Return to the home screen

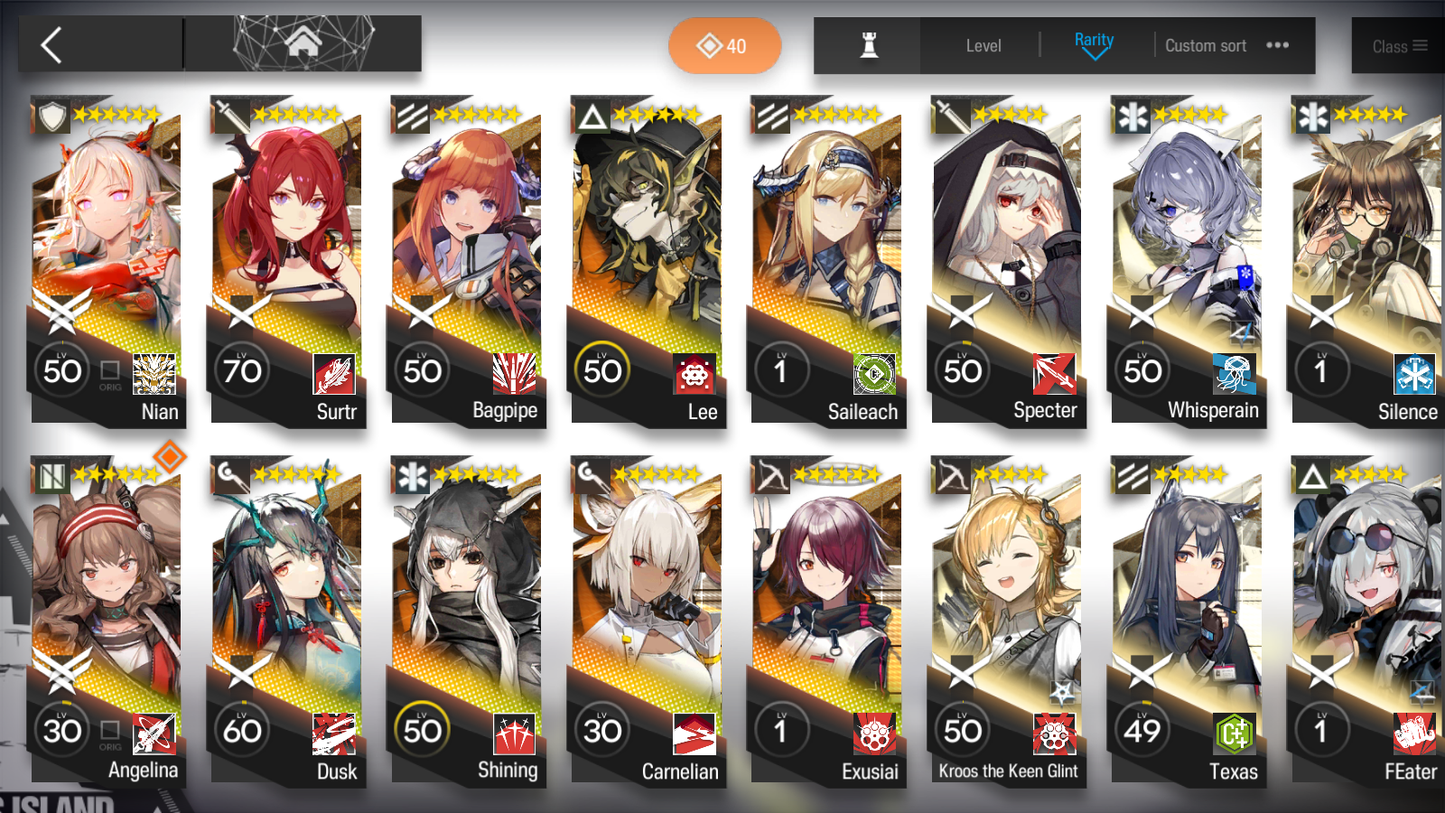[303, 44]
